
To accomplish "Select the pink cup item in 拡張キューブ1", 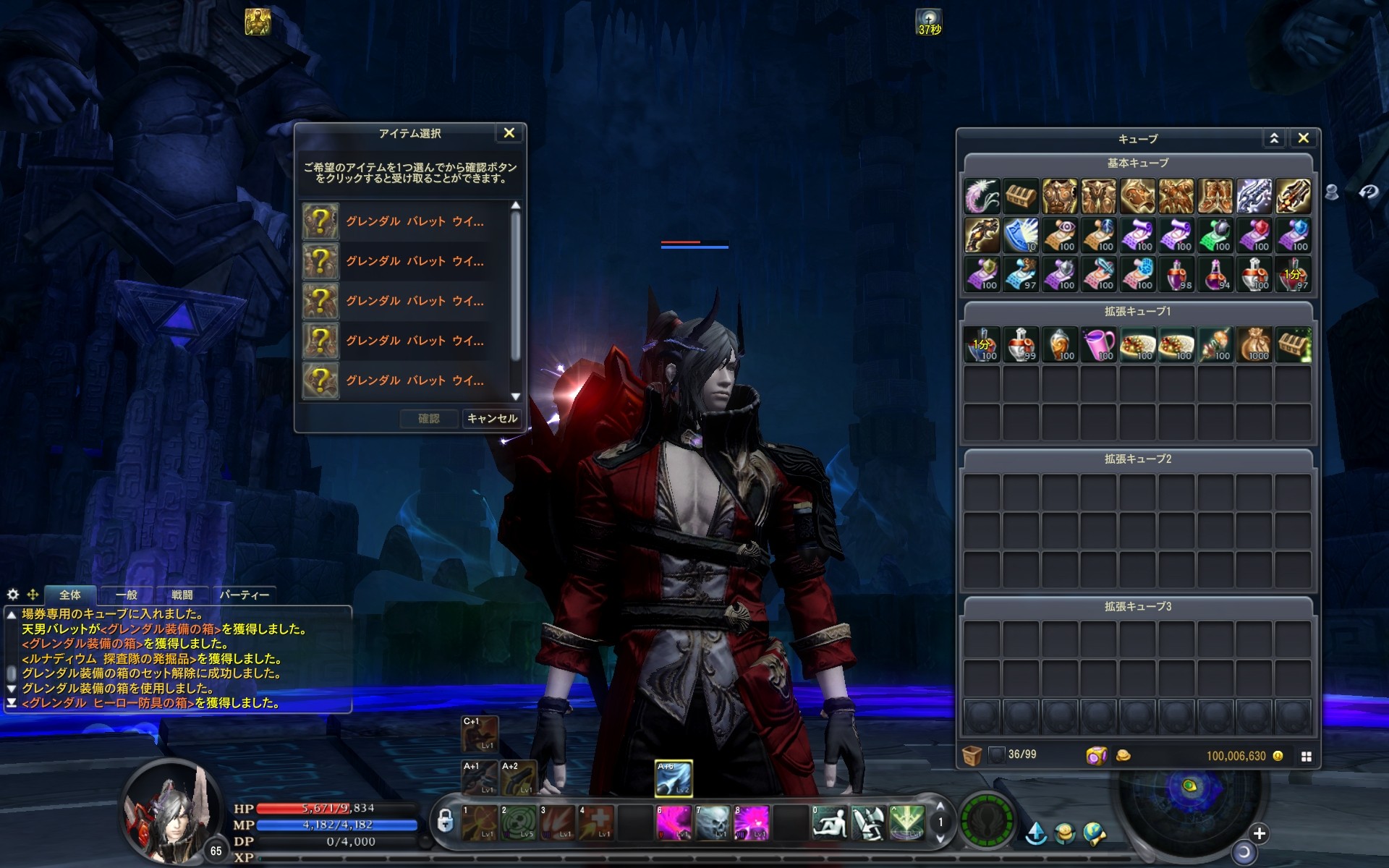I will [1098, 344].
